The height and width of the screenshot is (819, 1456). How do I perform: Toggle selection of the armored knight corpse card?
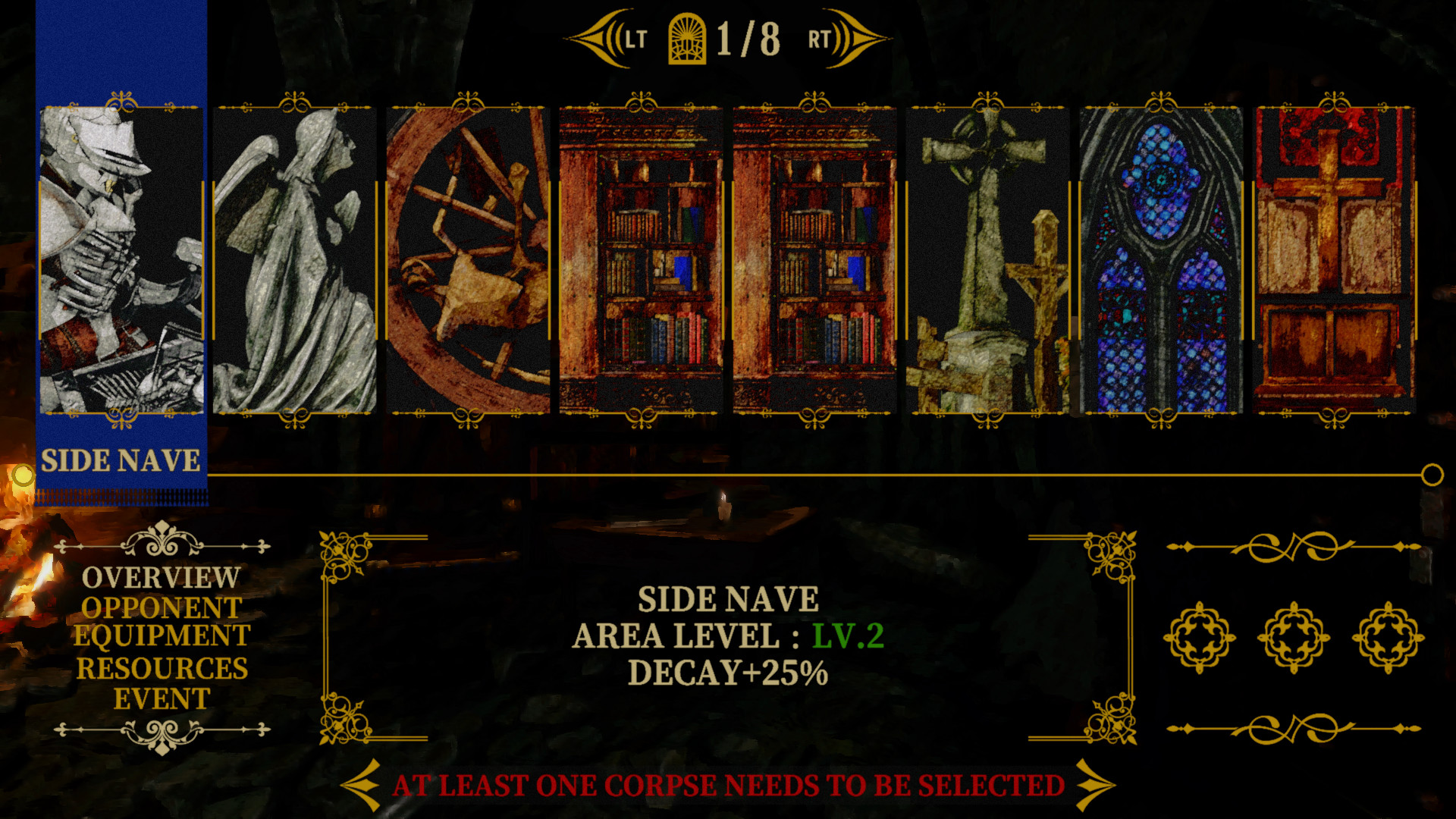(x=121, y=262)
